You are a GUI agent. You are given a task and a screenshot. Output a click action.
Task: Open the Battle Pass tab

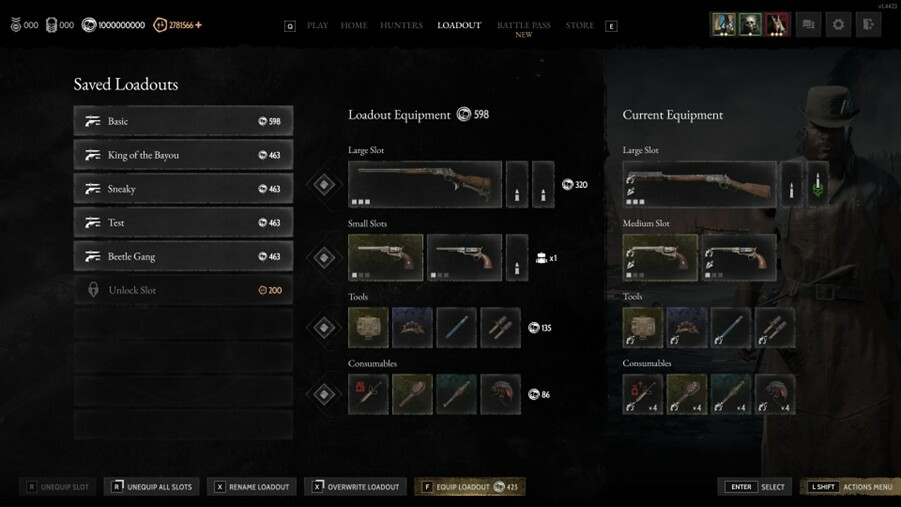[x=523, y=26]
